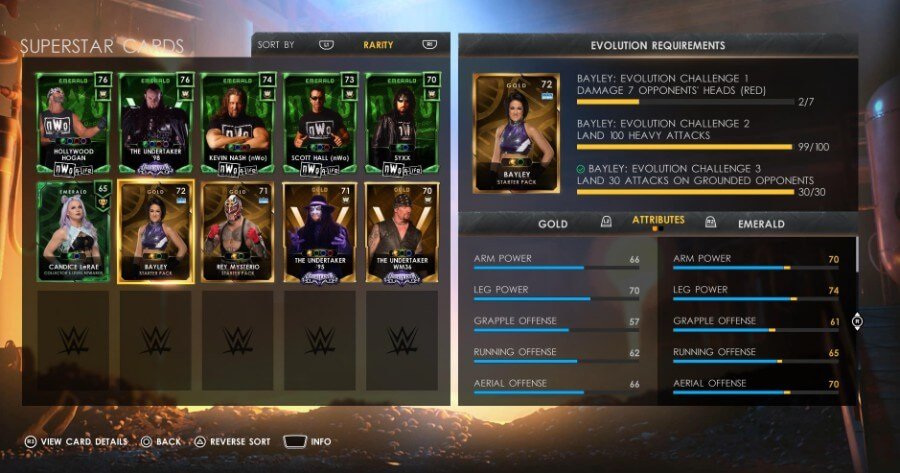Pick the Bayley gold card in grid
Viewport: 900px width, 473px height.
pyautogui.click(x=155, y=231)
